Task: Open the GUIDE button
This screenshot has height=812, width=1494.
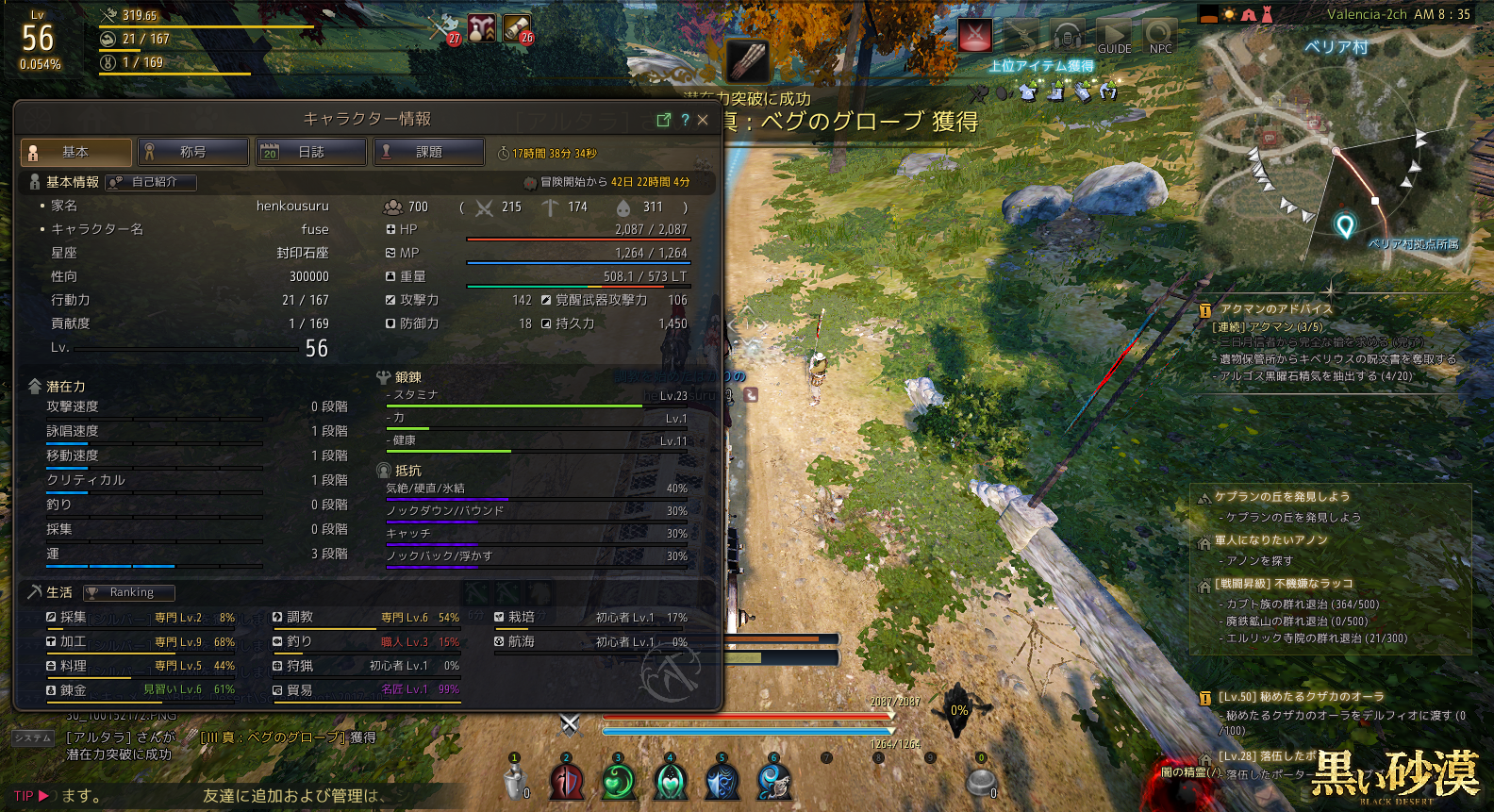Action: tap(1114, 38)
